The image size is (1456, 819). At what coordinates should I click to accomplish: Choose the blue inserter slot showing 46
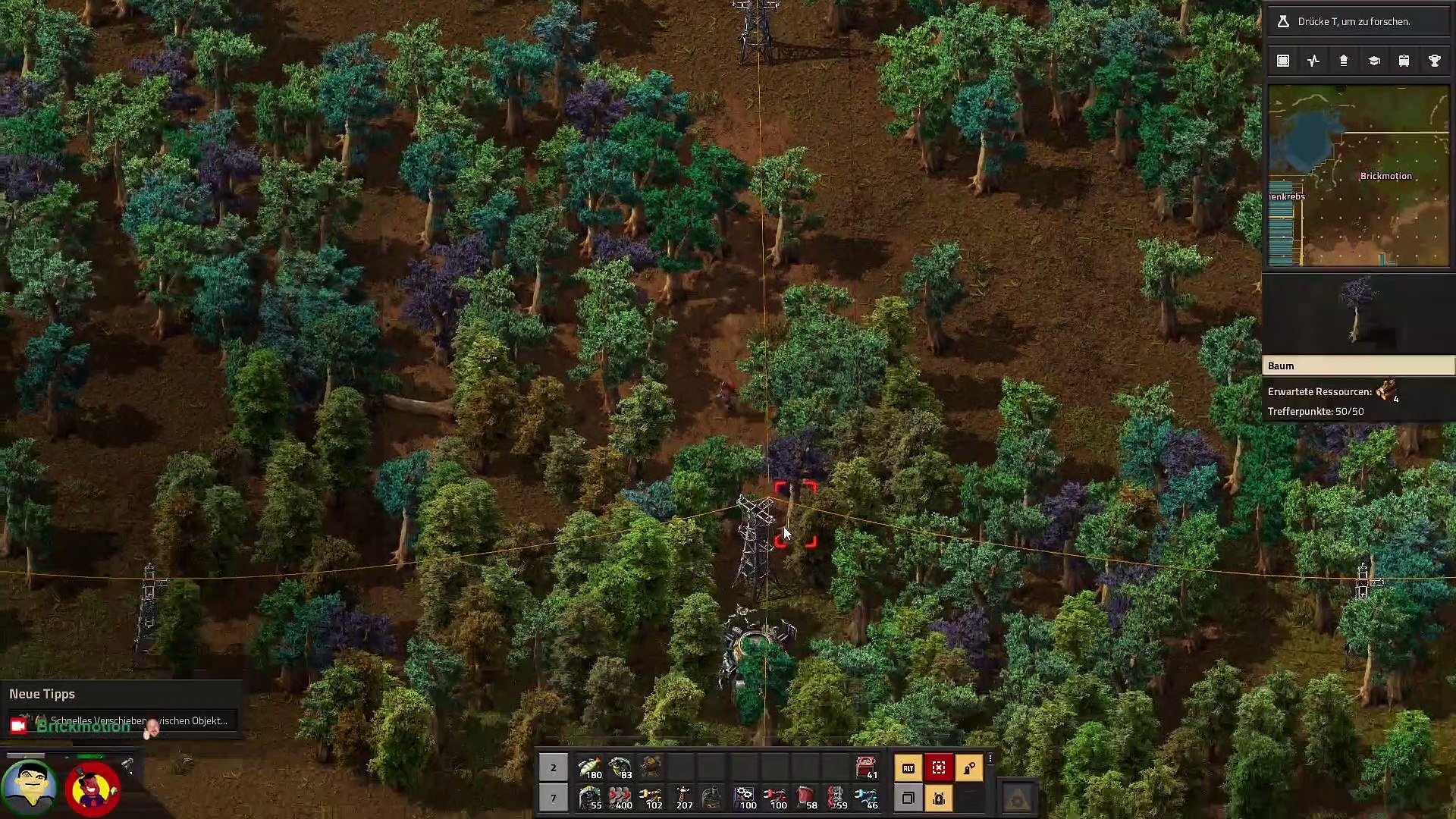[x=866, y=798]
